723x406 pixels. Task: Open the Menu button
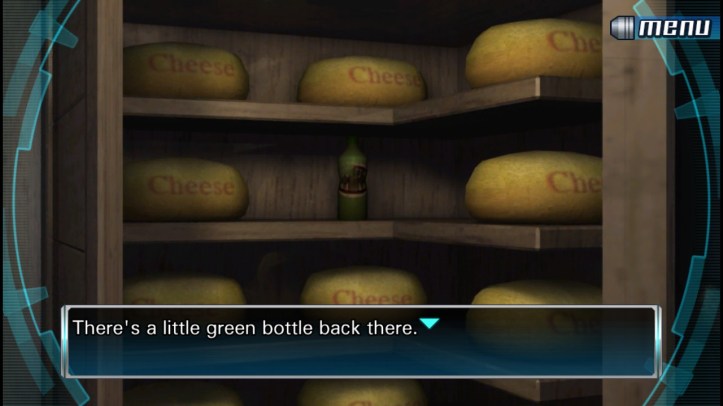(664, 27)
